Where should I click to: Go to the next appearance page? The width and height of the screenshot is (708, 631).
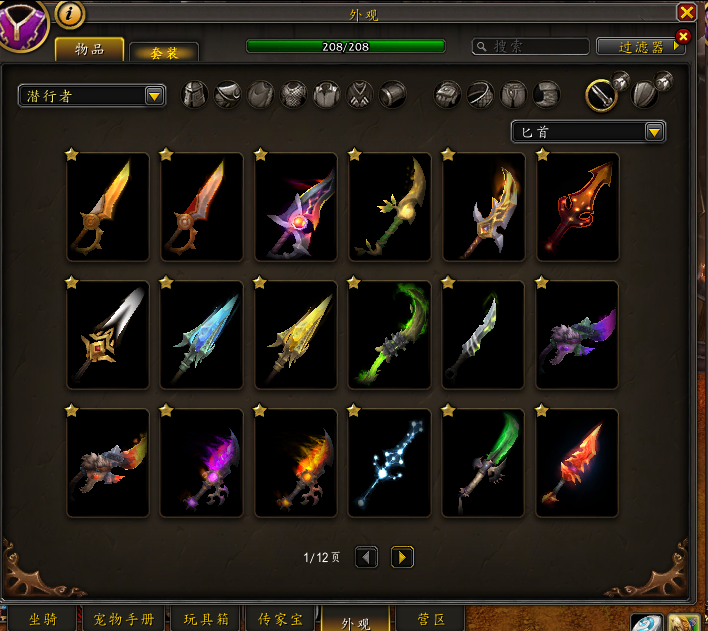pyautogui.click(x=402, y=557)
